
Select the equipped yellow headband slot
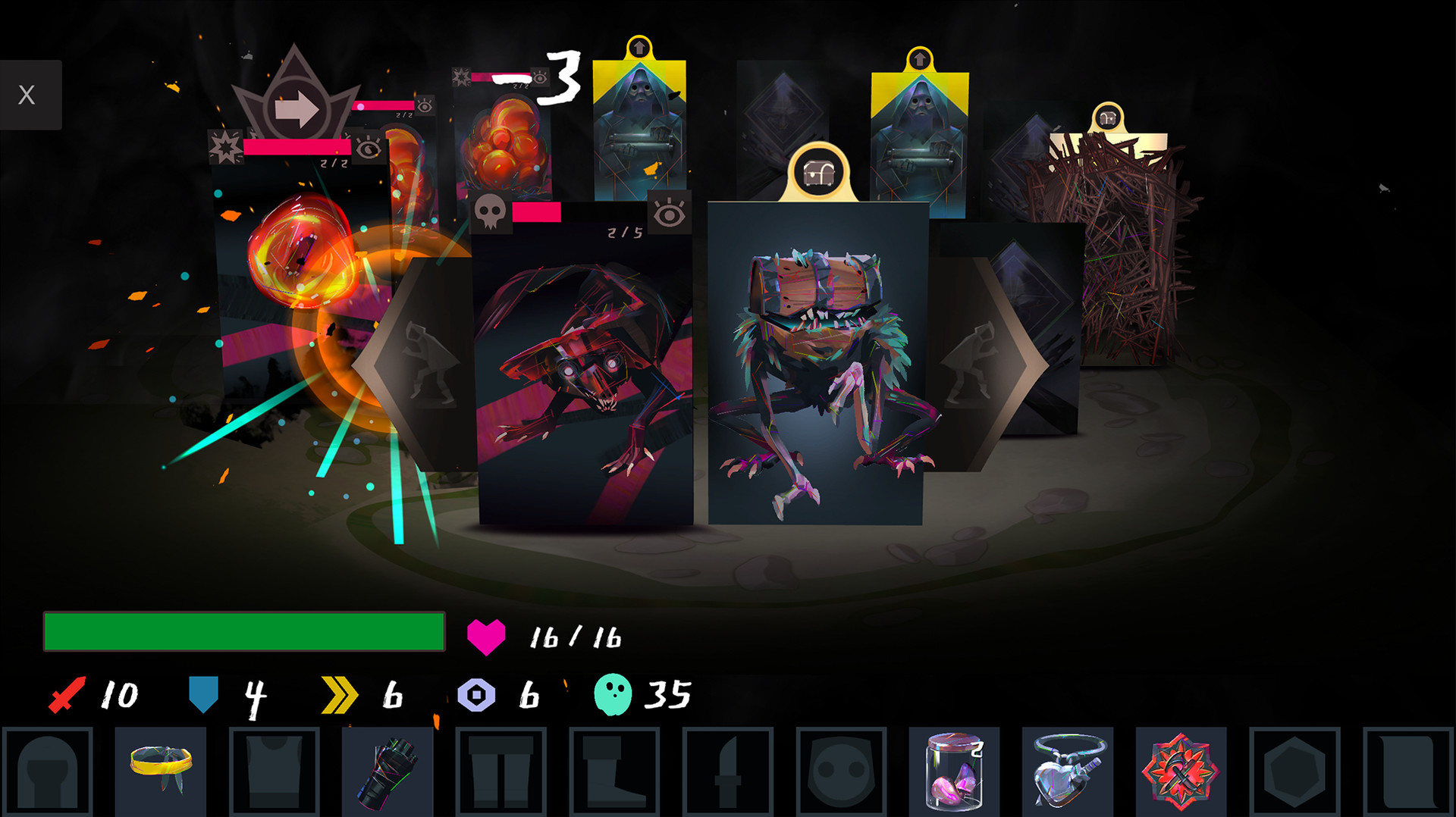161,769
